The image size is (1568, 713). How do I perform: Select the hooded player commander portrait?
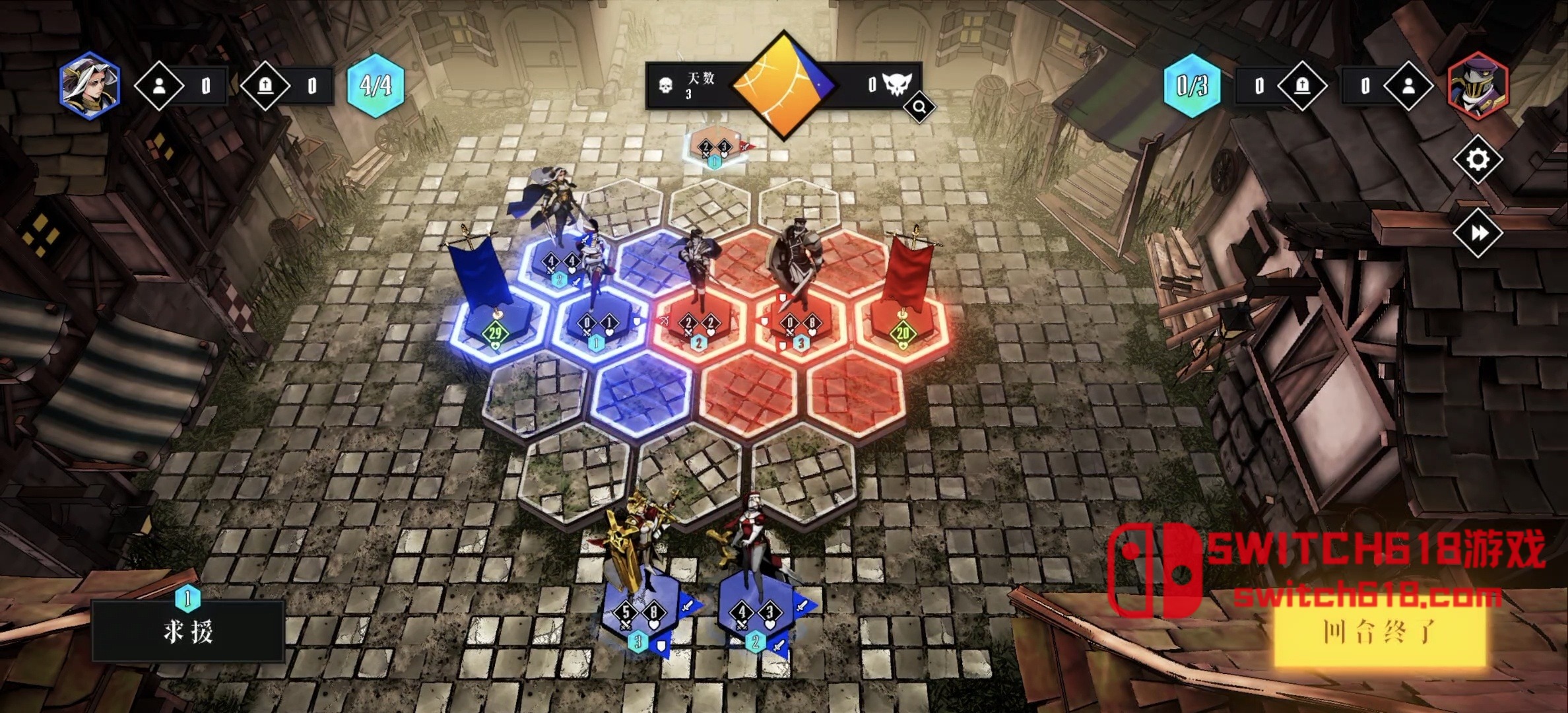[89, 85]
